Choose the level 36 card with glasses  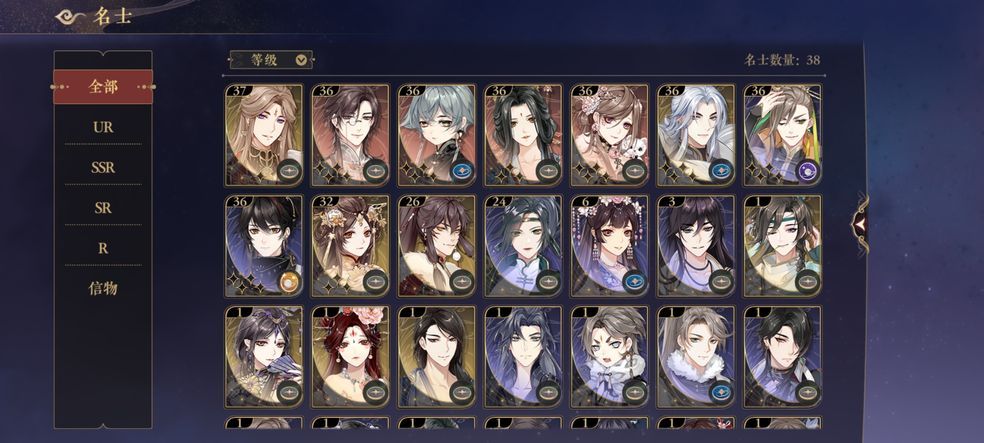tap(350, 135)
